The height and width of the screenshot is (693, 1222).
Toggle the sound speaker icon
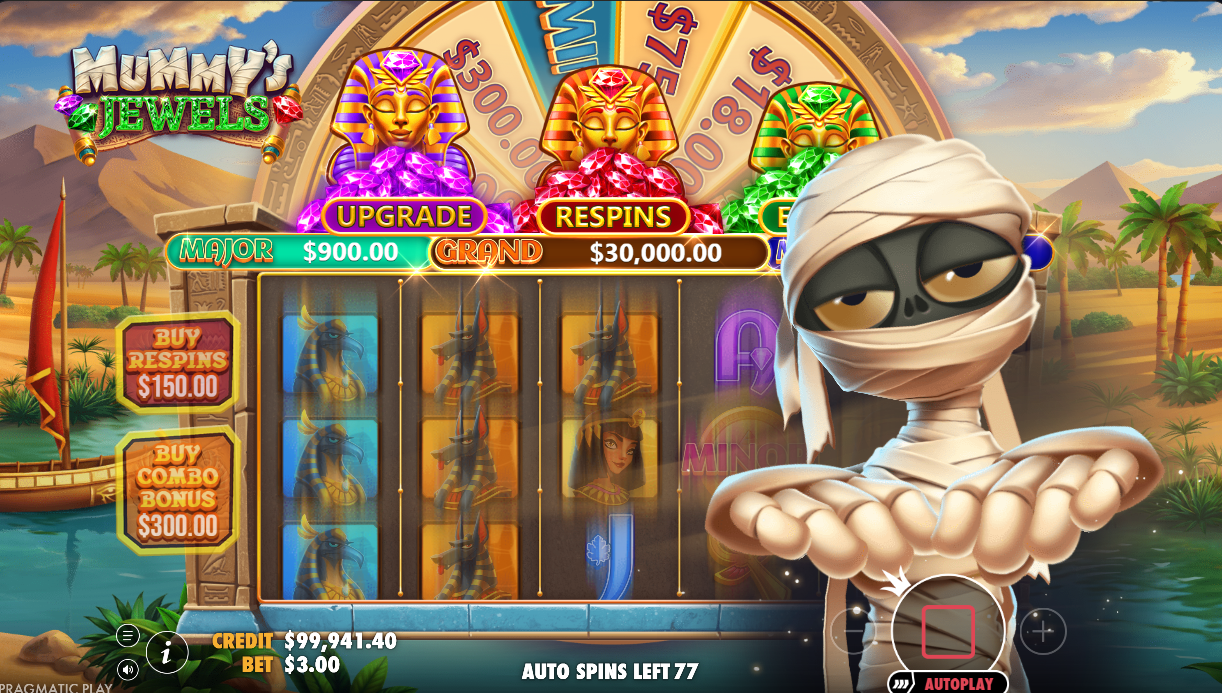click(x=127, y=669)
